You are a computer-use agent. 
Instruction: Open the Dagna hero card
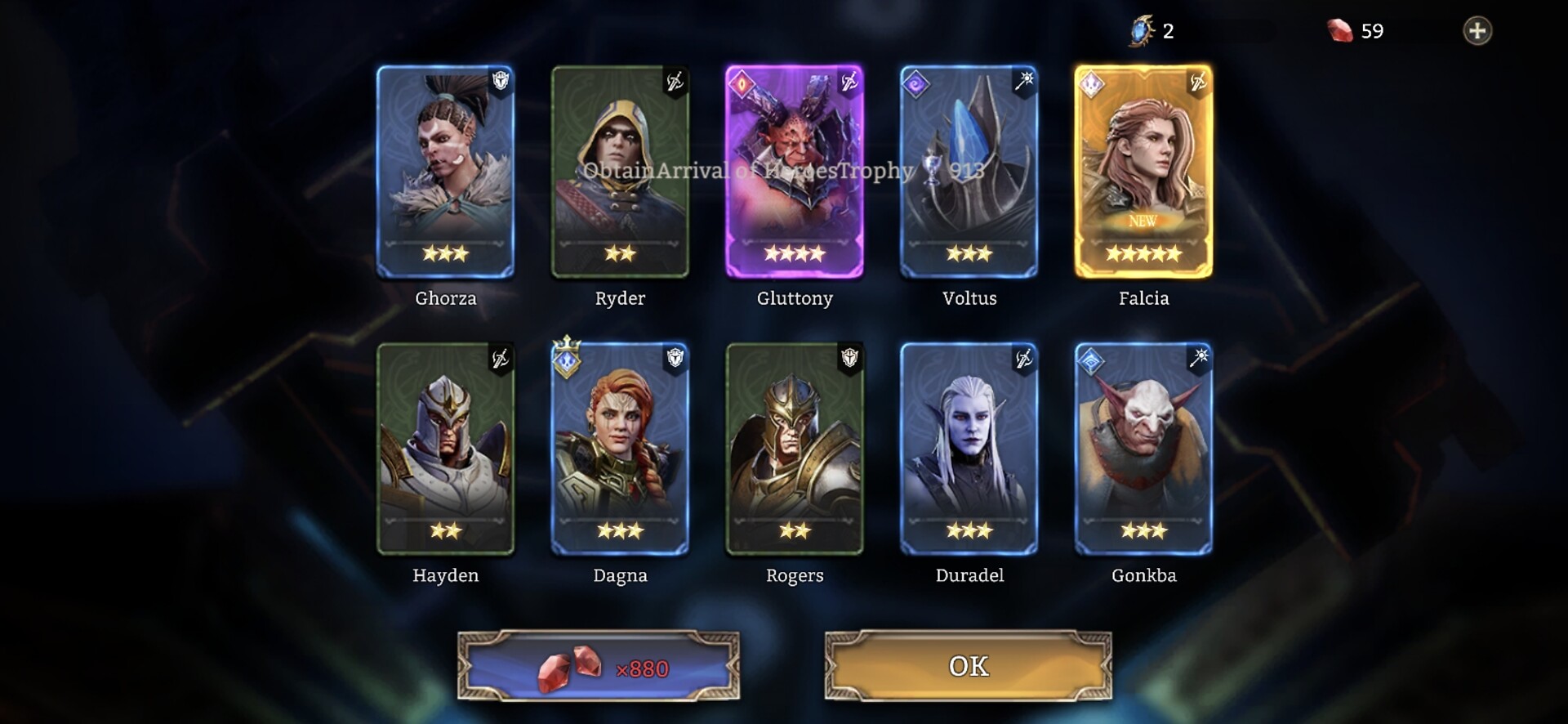click(x=620, y=449)
